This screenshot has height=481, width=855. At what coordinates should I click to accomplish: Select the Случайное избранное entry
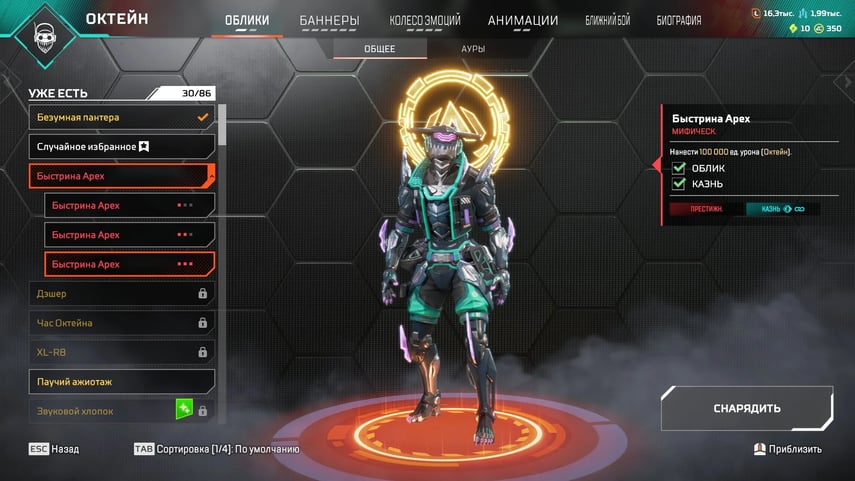(x=122, y=147)
